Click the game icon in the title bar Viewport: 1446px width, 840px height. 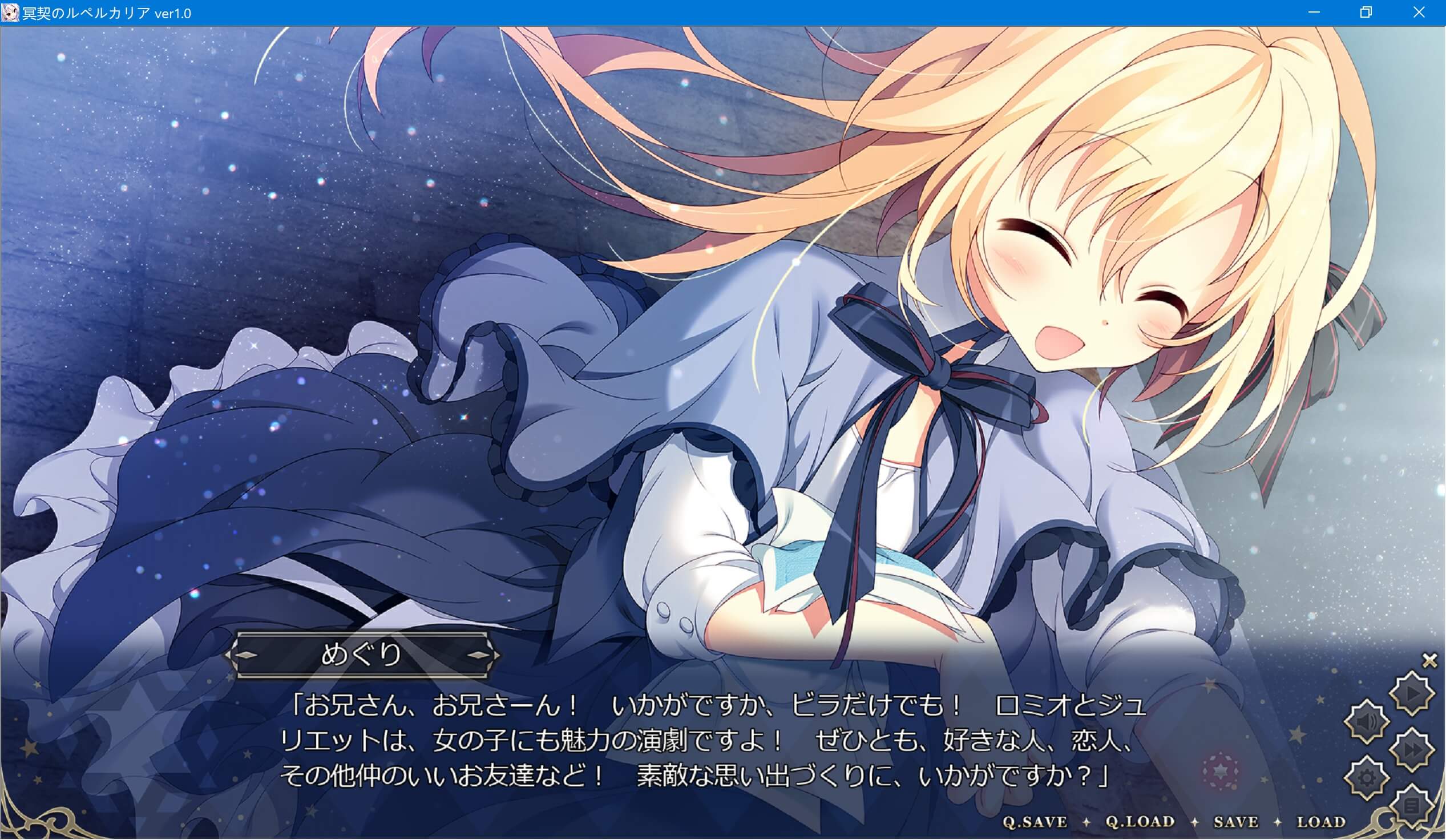(x=10, y=11)
